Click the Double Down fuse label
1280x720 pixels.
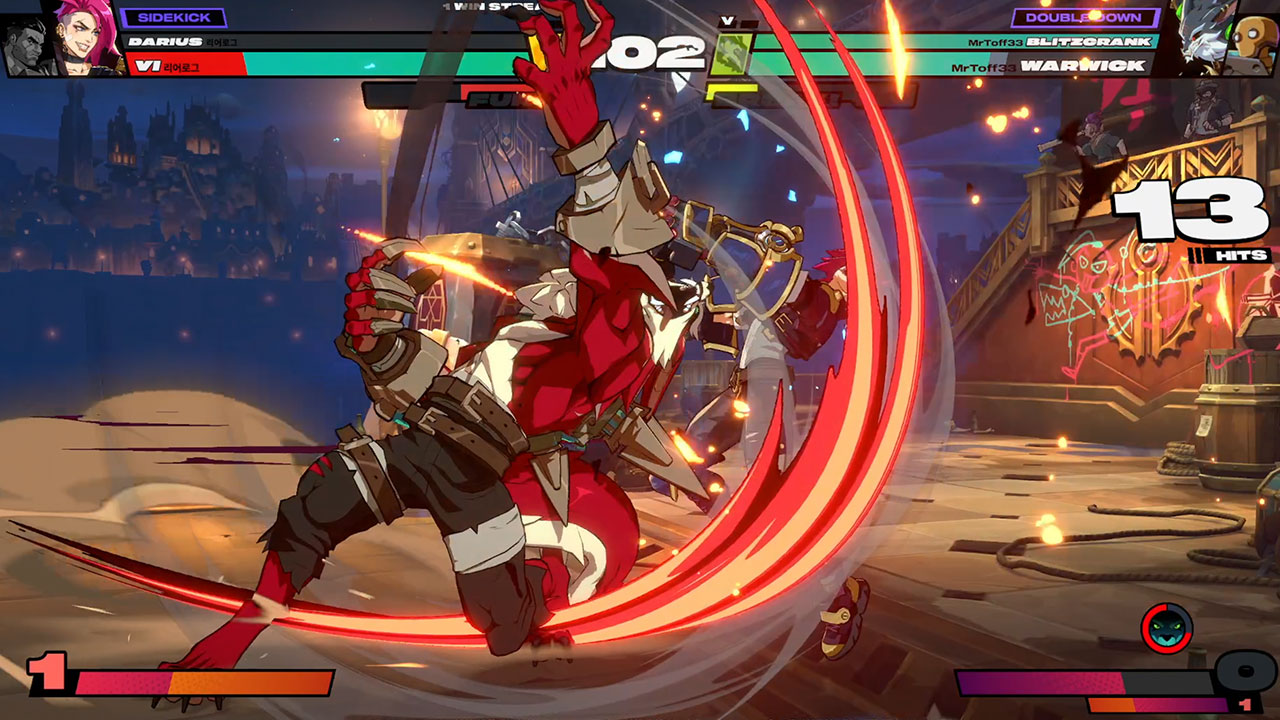tap(1085, 18)
